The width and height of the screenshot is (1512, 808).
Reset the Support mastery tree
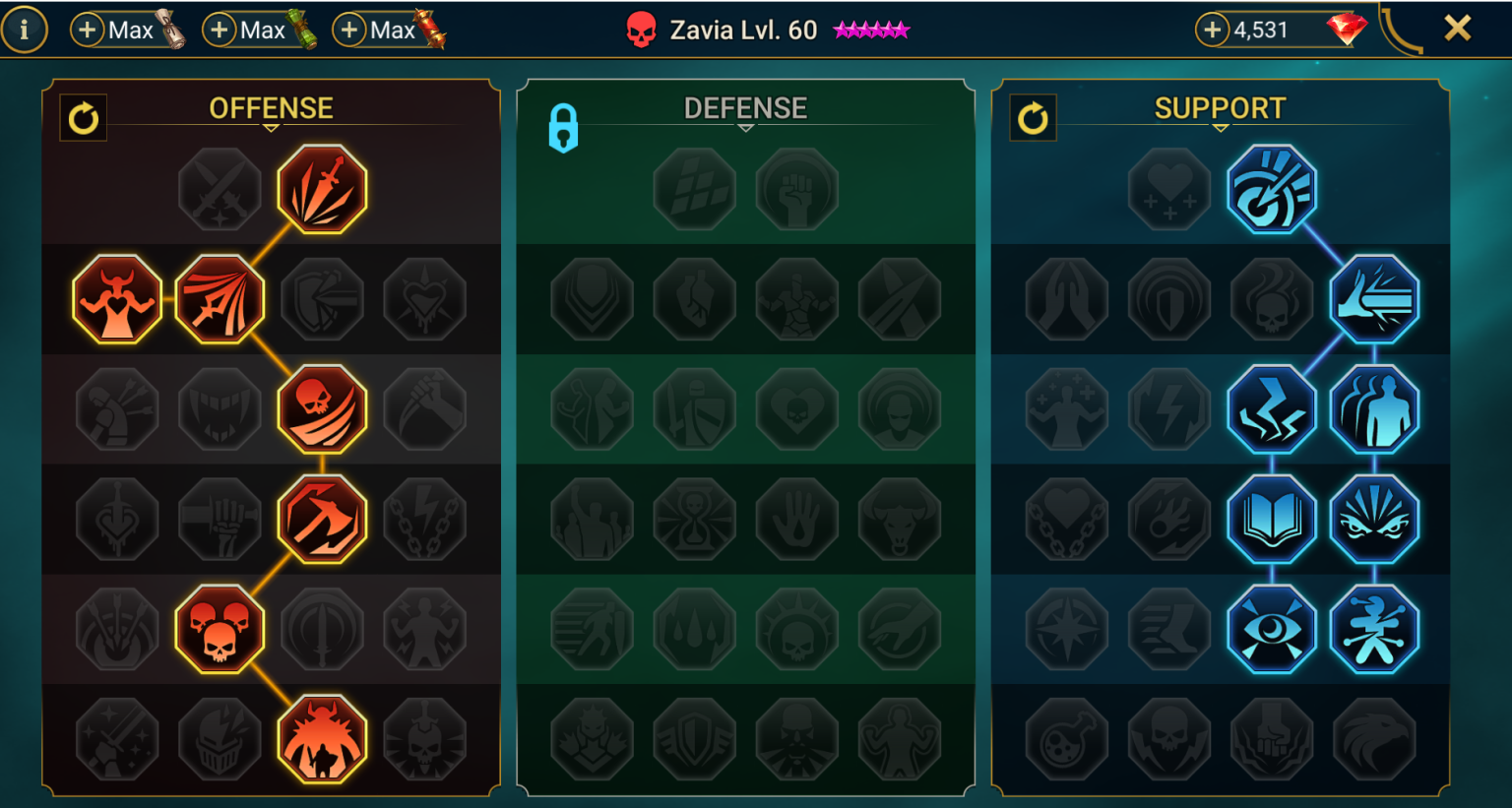[1034, 116]
